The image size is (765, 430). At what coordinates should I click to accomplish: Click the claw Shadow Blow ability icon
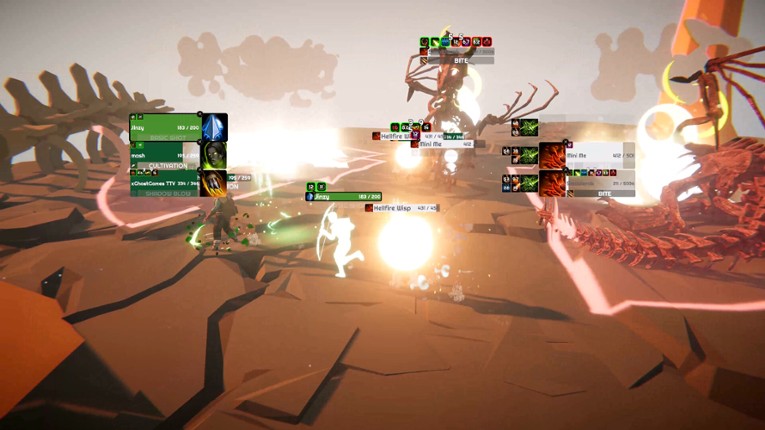[x=214, y=183]
